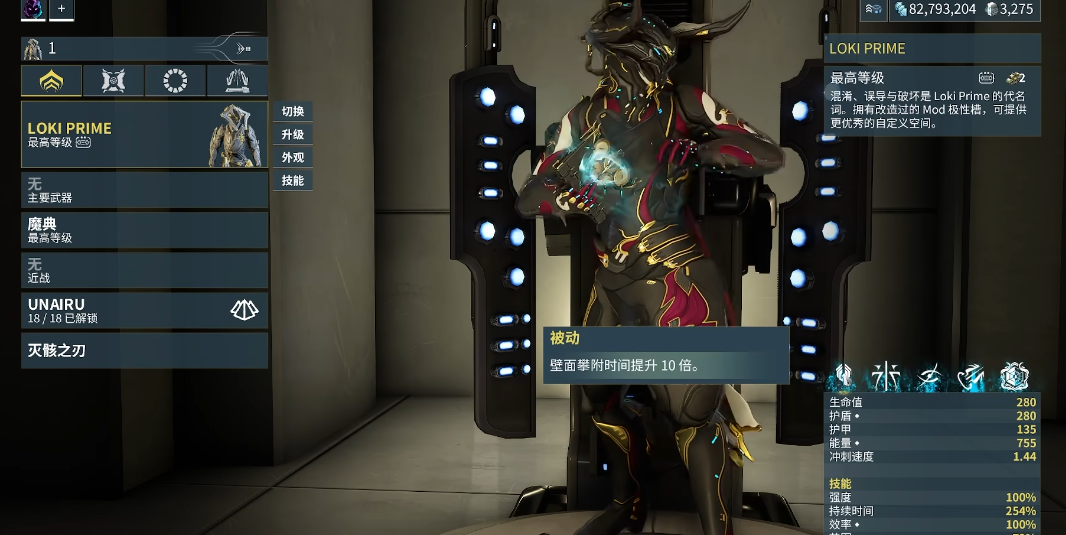1066x535 pixels.
Task: Select the 魔典 secondary weapon slot
Action: click(x=144, y=230)
